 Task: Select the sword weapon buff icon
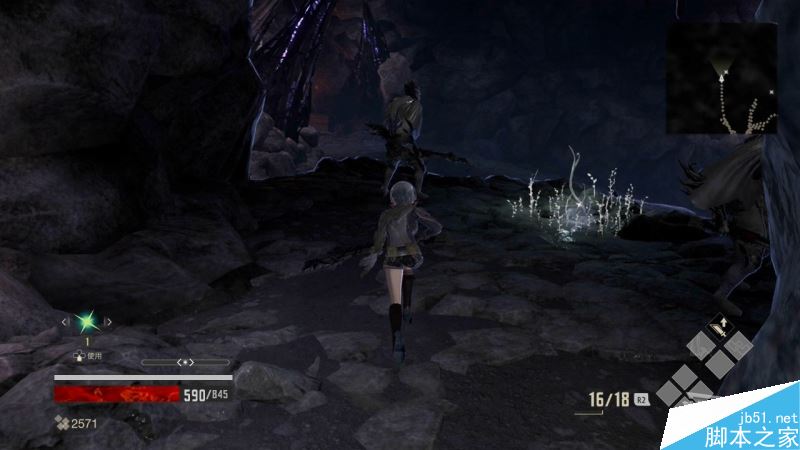click(720, 328)
